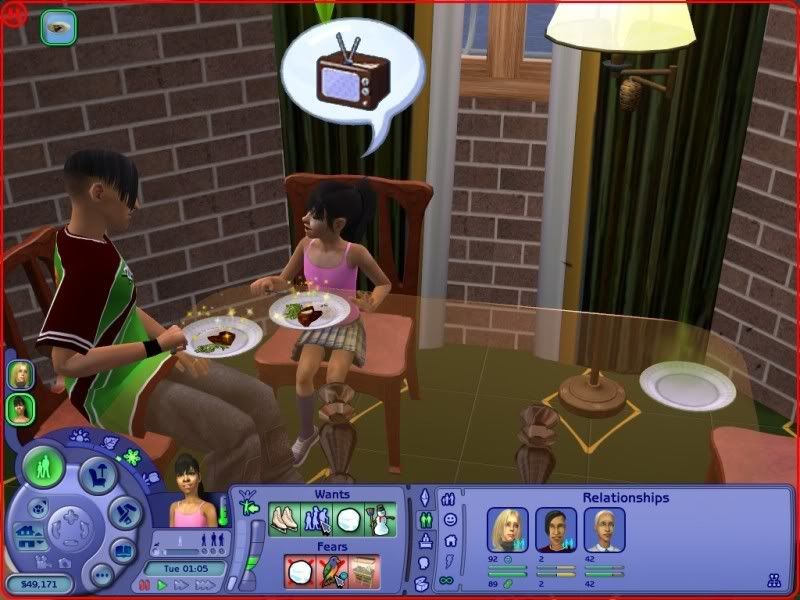
Task: Open the story mode book button
Action: click(x=122, y=551)
